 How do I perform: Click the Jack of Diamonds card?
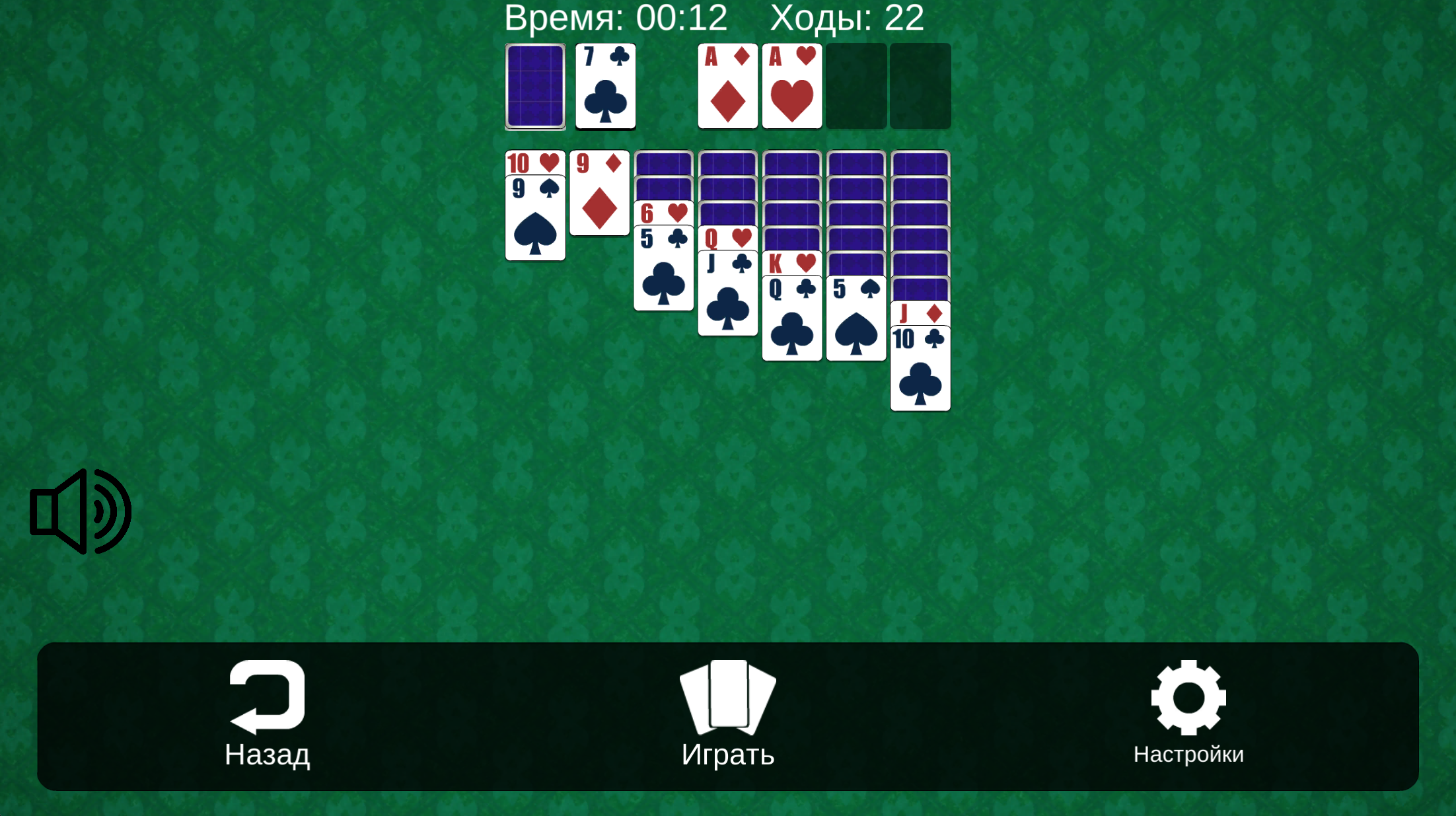pyautogui.click(x=920, y=314)
